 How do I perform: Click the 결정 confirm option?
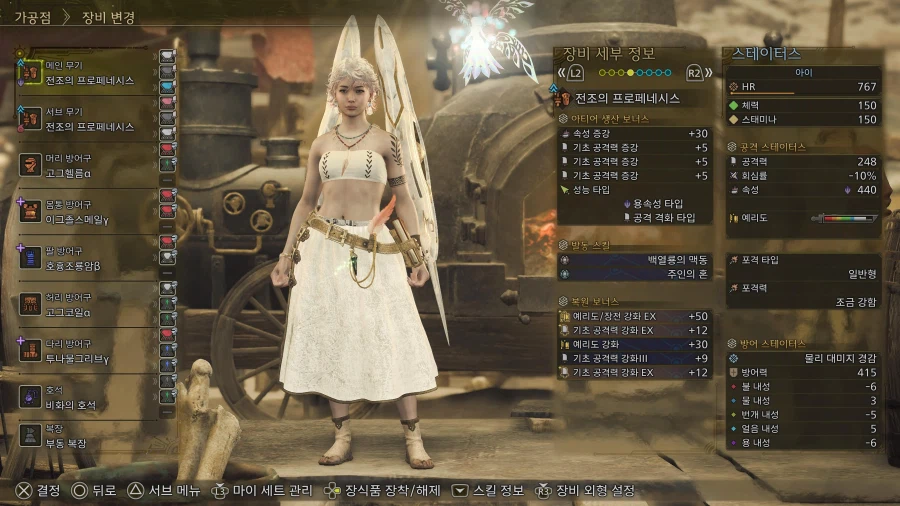[38, 491]
